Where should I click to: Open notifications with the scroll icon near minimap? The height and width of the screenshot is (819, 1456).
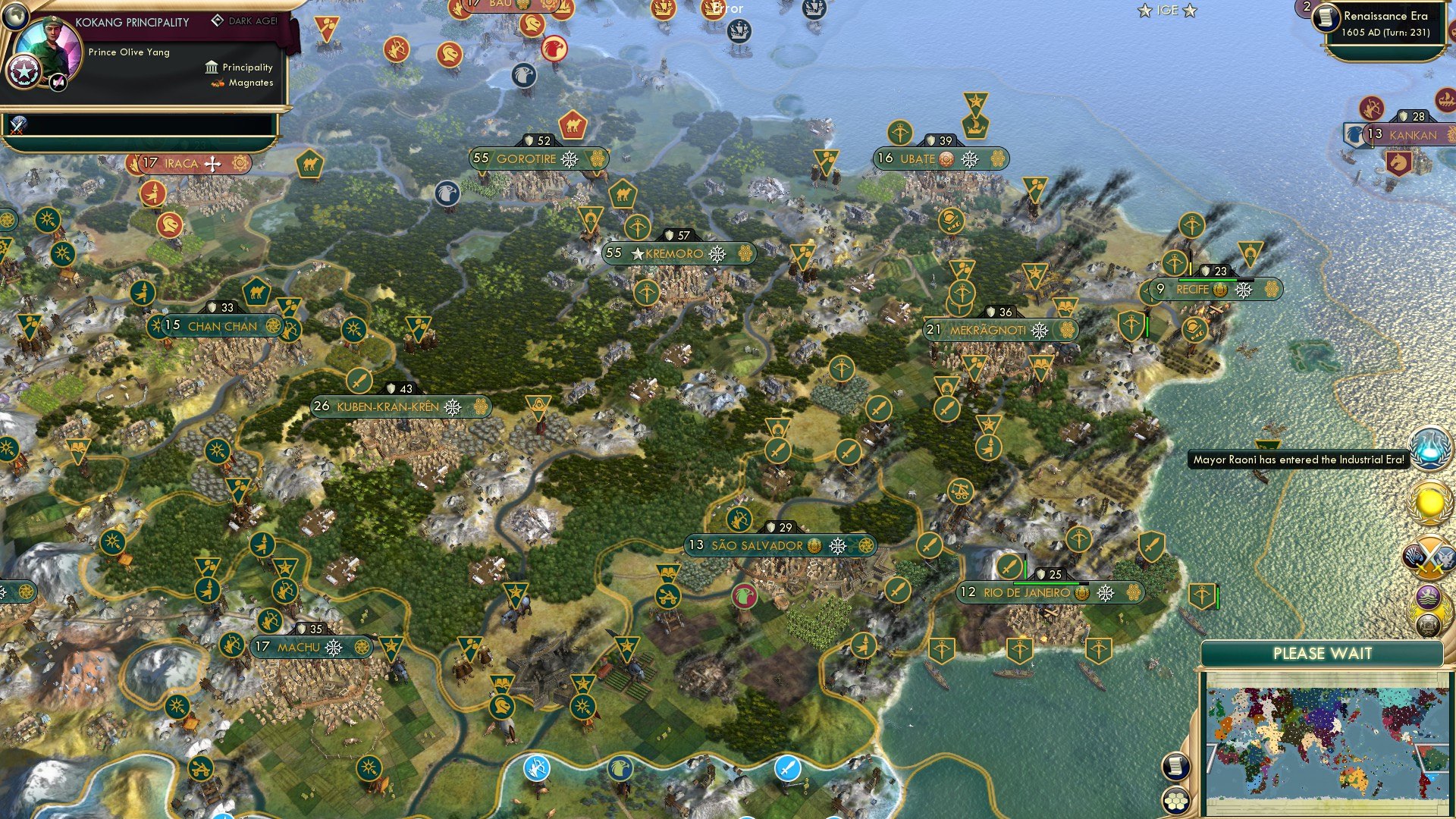[1176, 766]
